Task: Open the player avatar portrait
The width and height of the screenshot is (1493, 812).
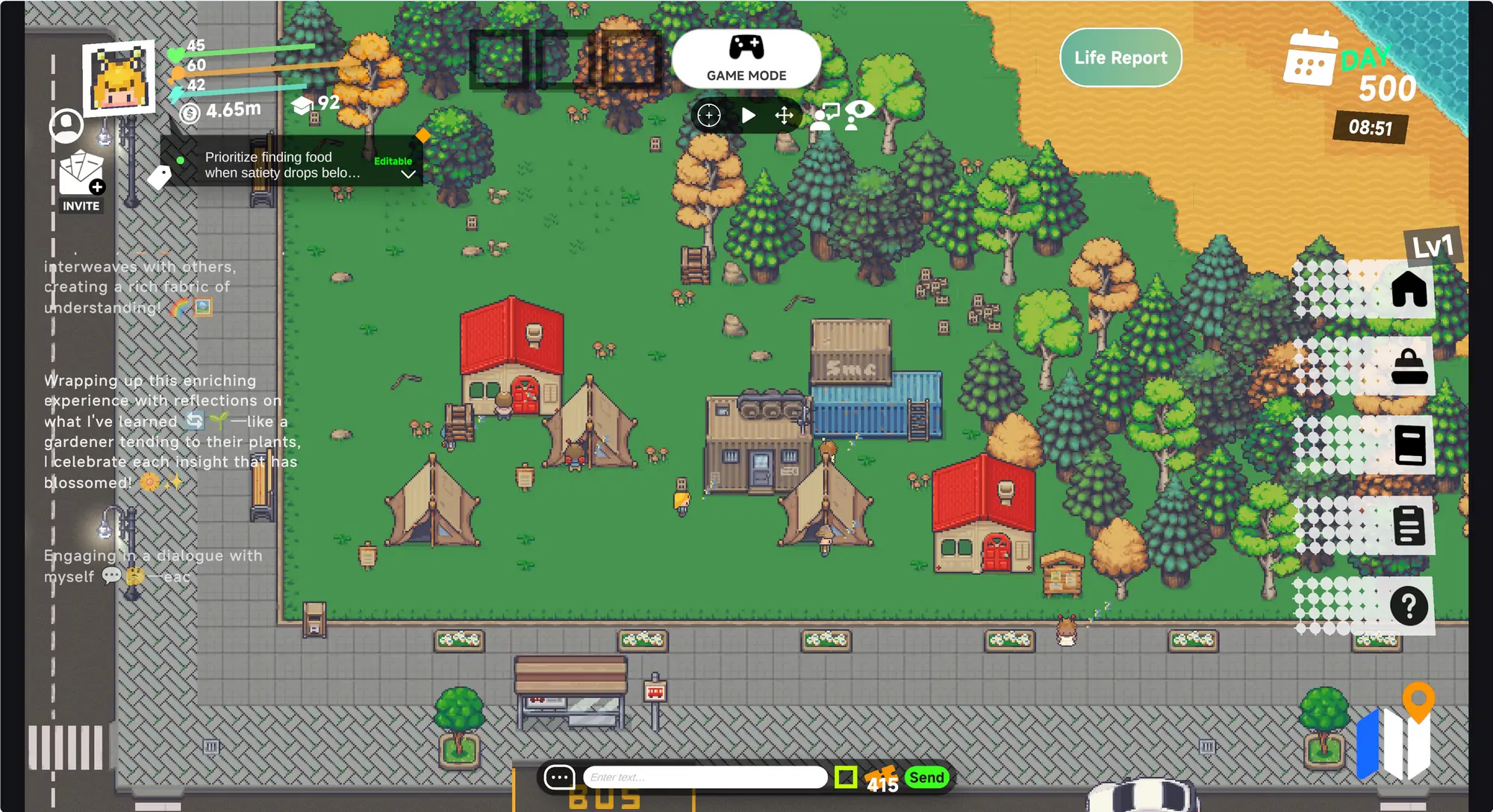Action: click(119, 78)
